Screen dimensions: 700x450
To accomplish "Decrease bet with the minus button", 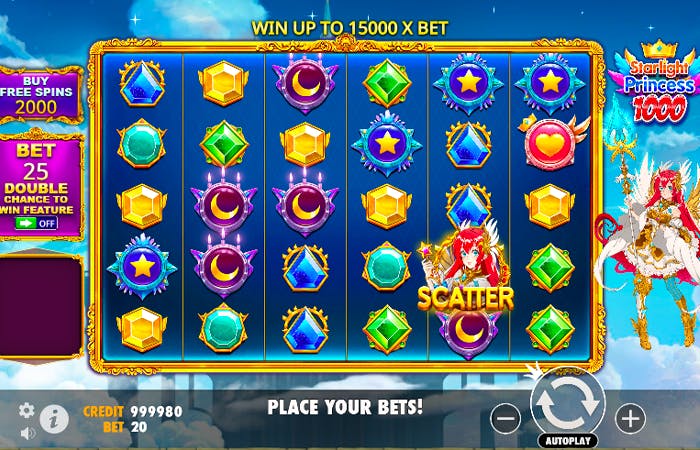I will (506, 418).
